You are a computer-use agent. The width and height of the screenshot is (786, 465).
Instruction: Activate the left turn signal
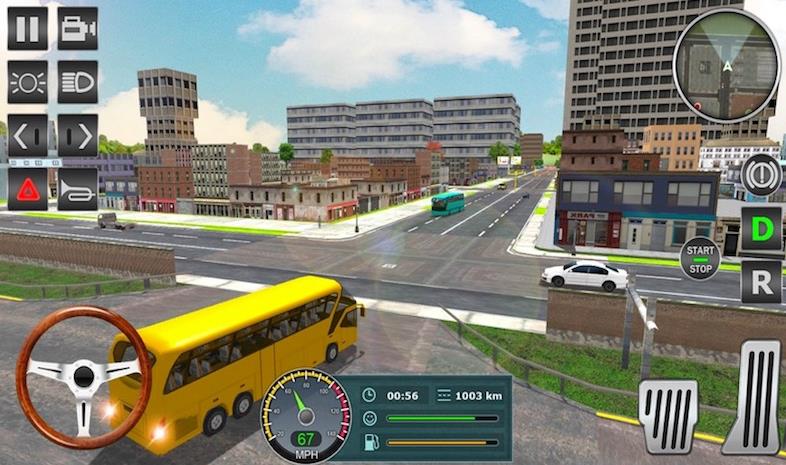[27, 135]
